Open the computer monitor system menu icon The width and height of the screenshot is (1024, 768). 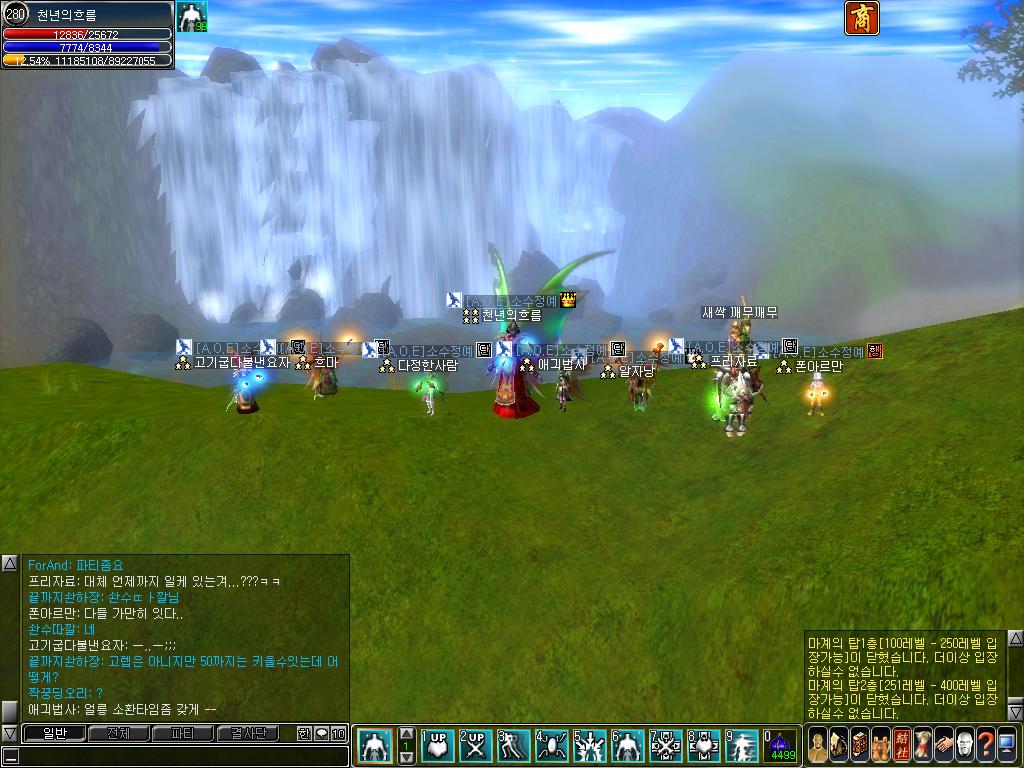click(x=1006, y=744)
